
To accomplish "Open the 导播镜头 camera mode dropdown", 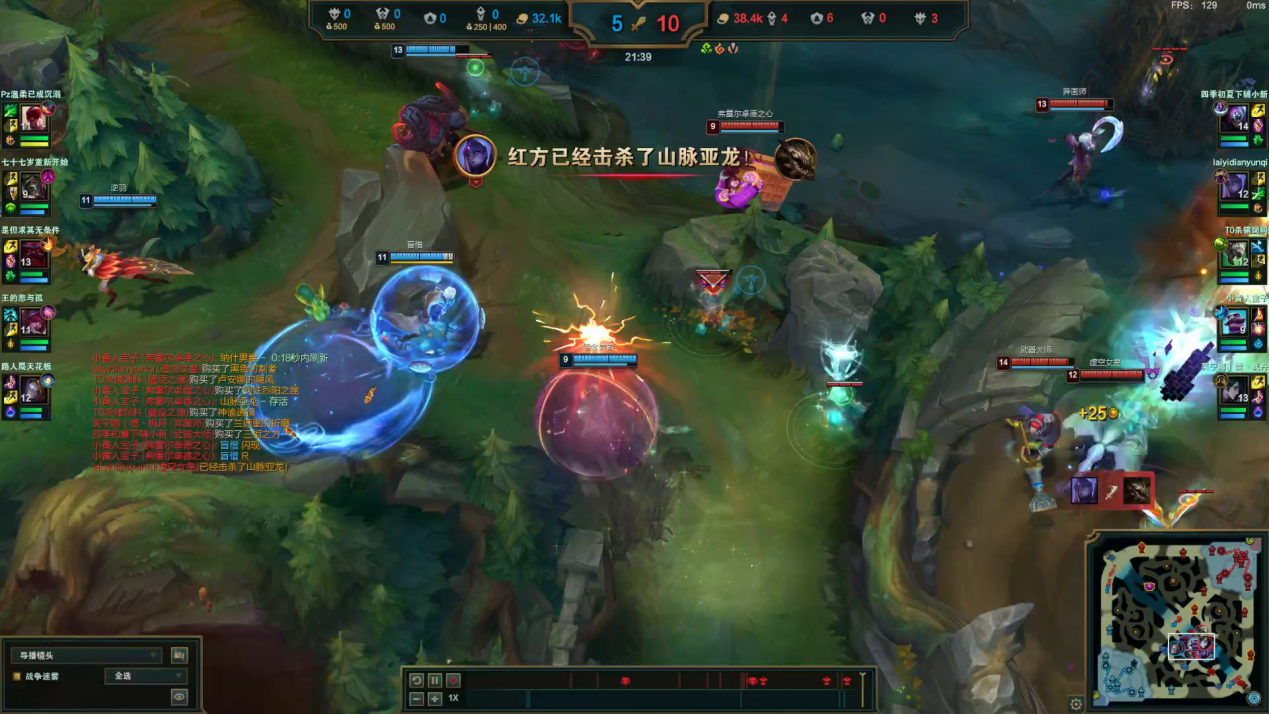I will coord(86,655).
